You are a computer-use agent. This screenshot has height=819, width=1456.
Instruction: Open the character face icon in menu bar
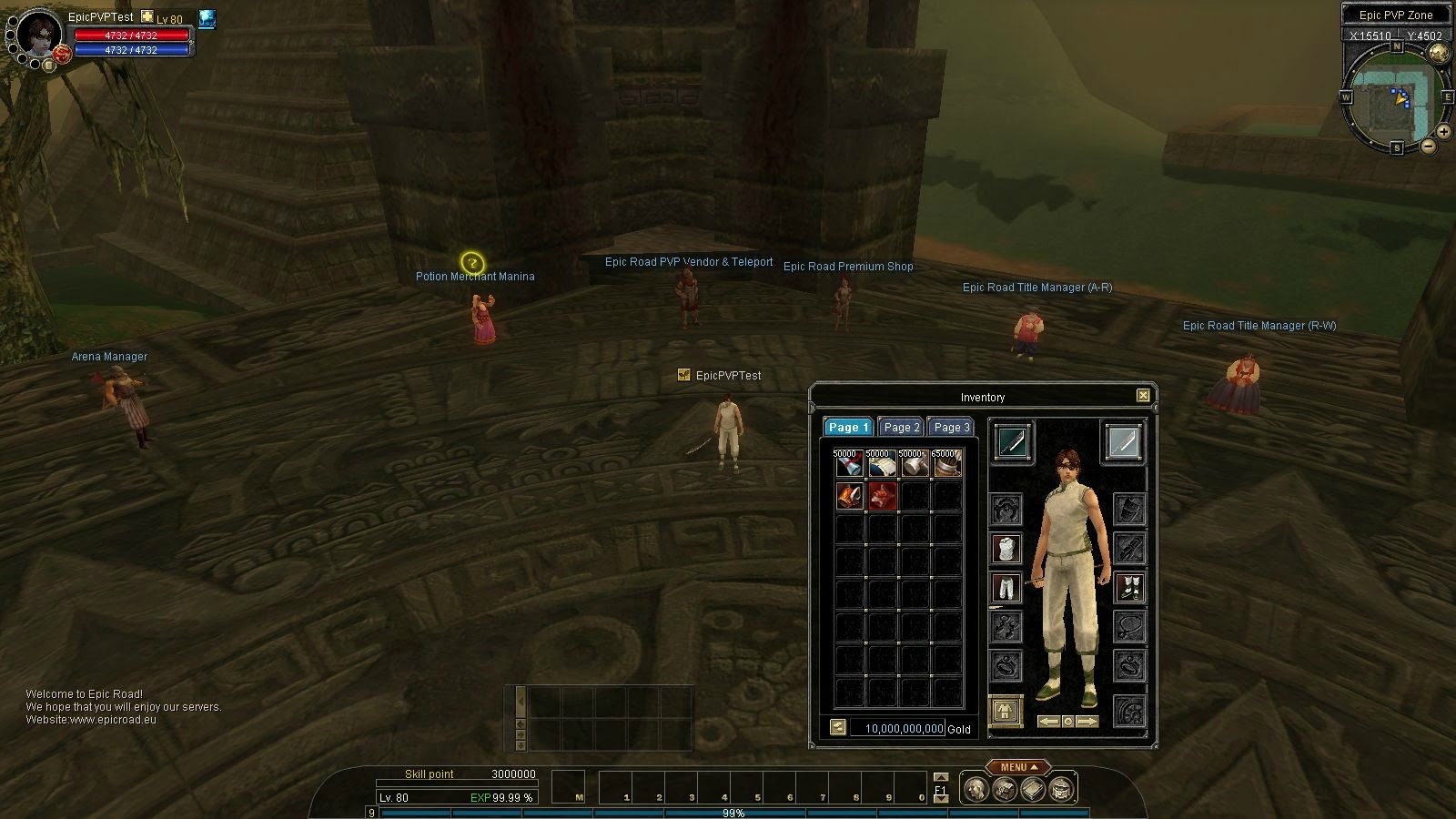click(x=976, y=789)
